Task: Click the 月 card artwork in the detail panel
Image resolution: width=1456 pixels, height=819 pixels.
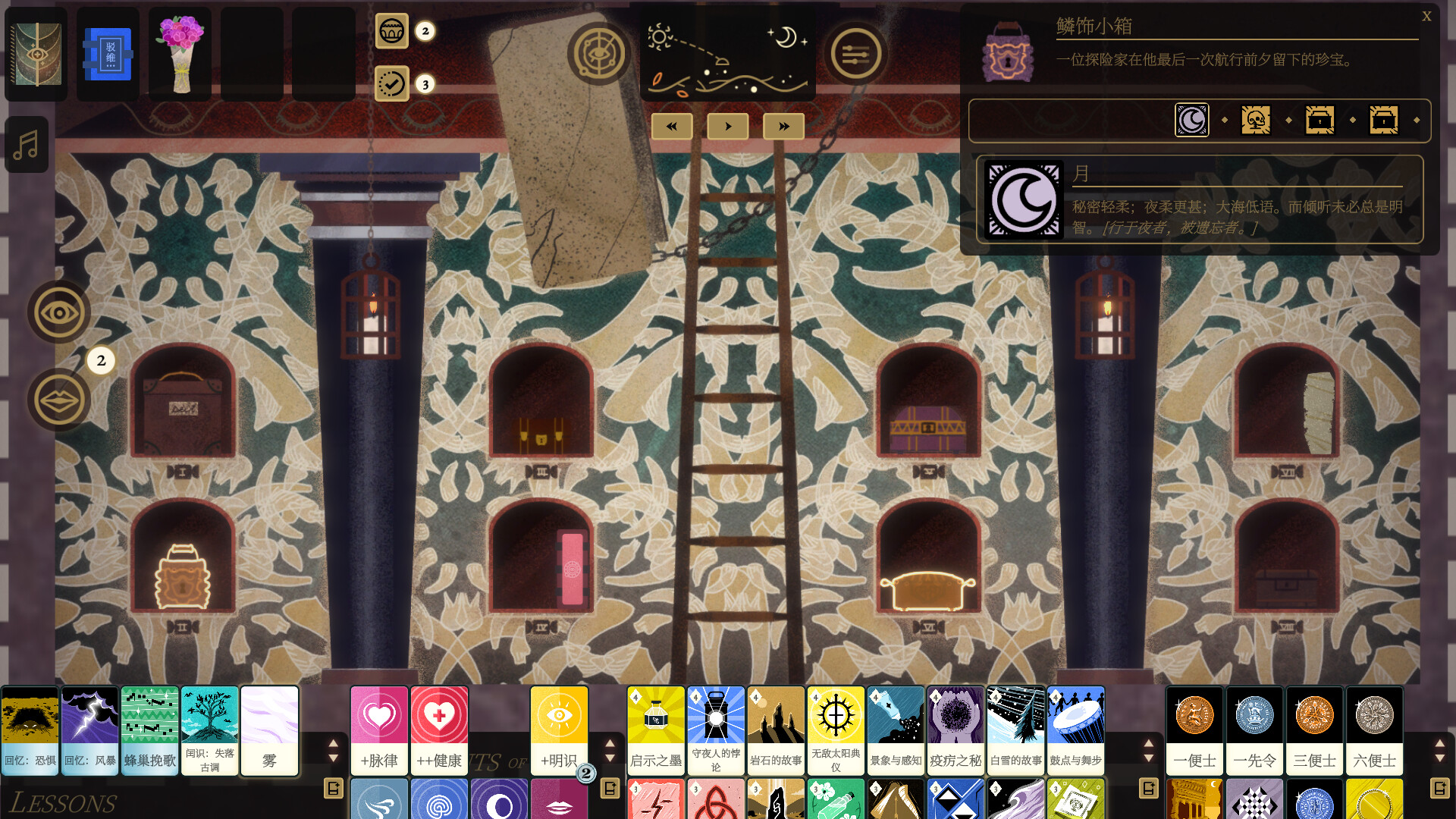Action: click(x=1023, y=199)
